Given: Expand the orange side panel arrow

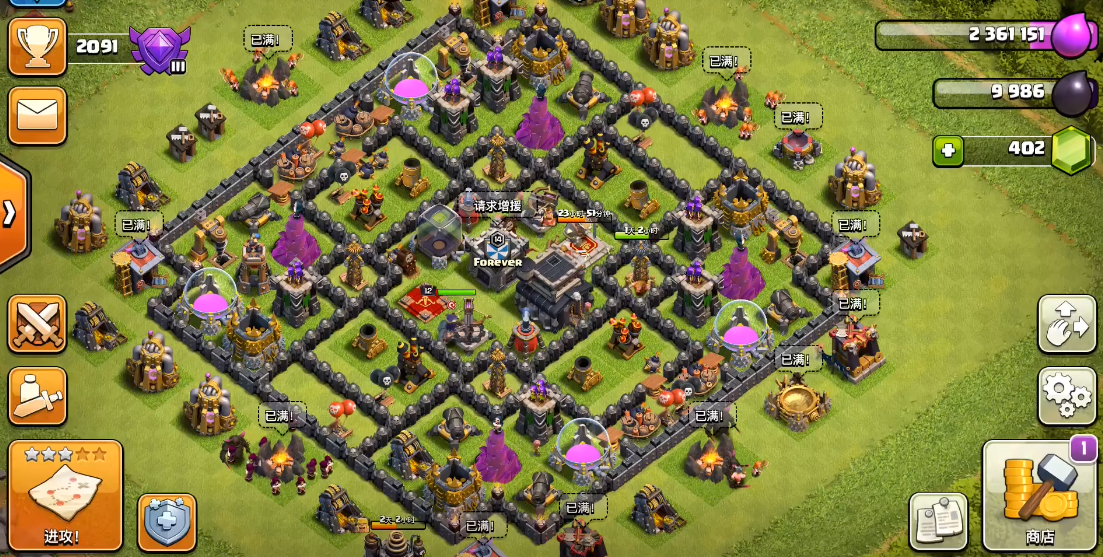Looking at the screenshot, I should [11, 213].
